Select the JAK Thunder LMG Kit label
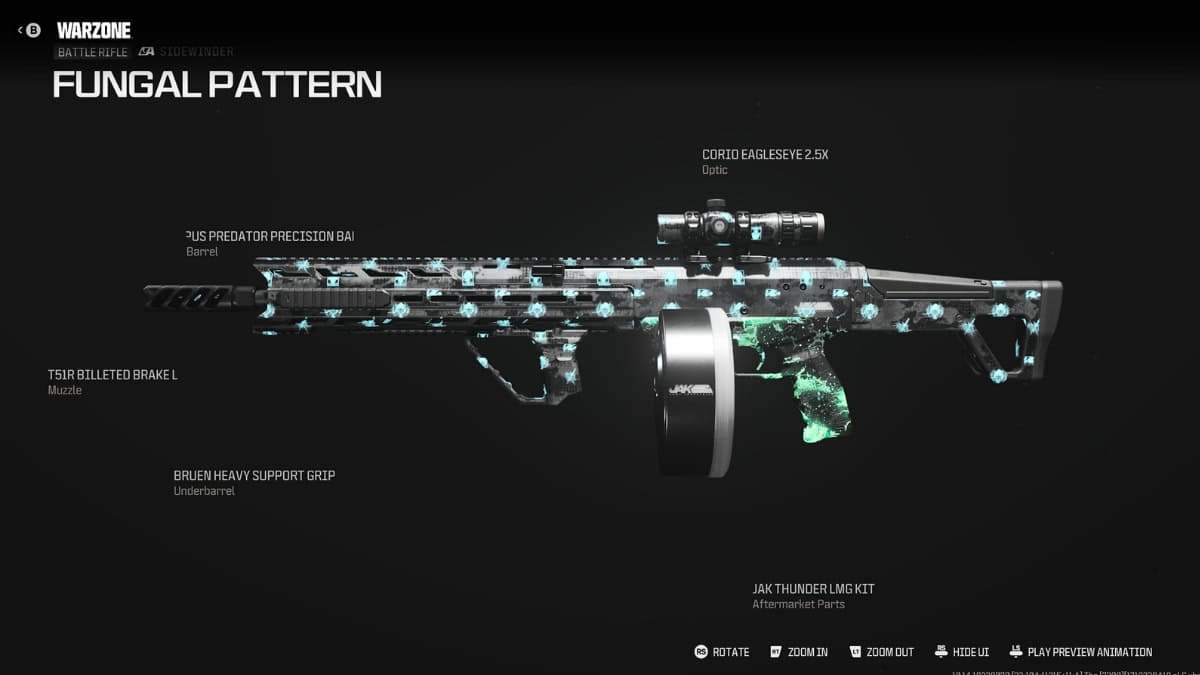Image resolution: width=1200 pixels, height=675 pixels. click(x=813, y=589)
